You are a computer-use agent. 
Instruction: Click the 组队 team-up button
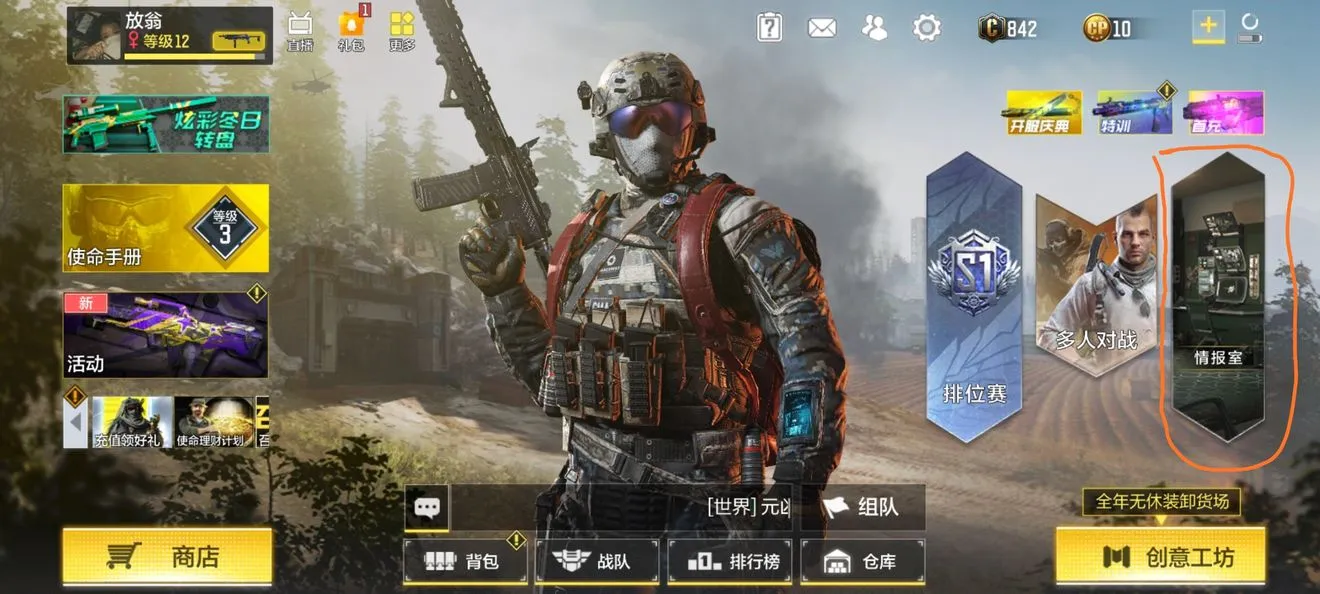pyautogui.click(x=862, y=507)
